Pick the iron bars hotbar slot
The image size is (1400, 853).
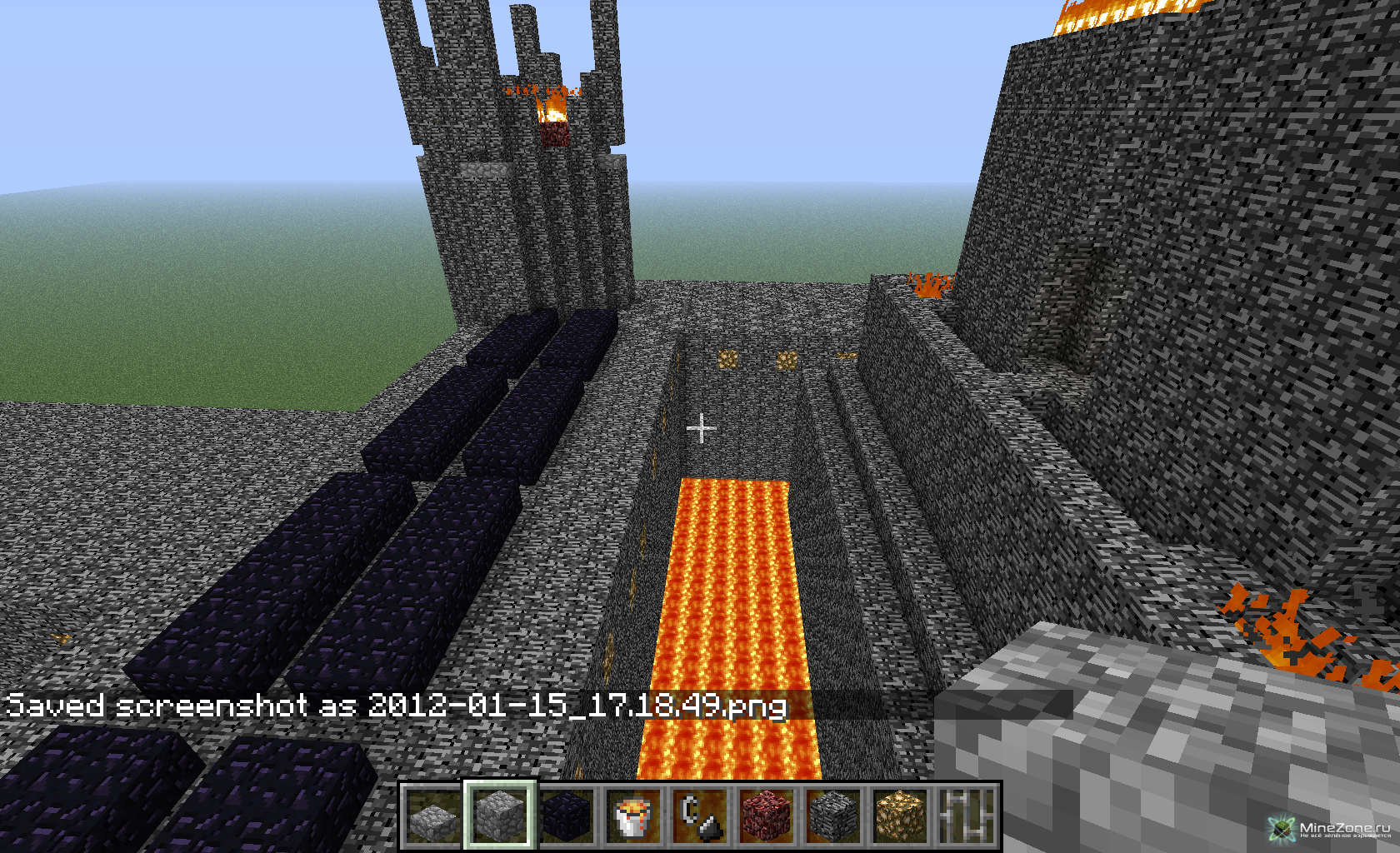click(967, 816)
